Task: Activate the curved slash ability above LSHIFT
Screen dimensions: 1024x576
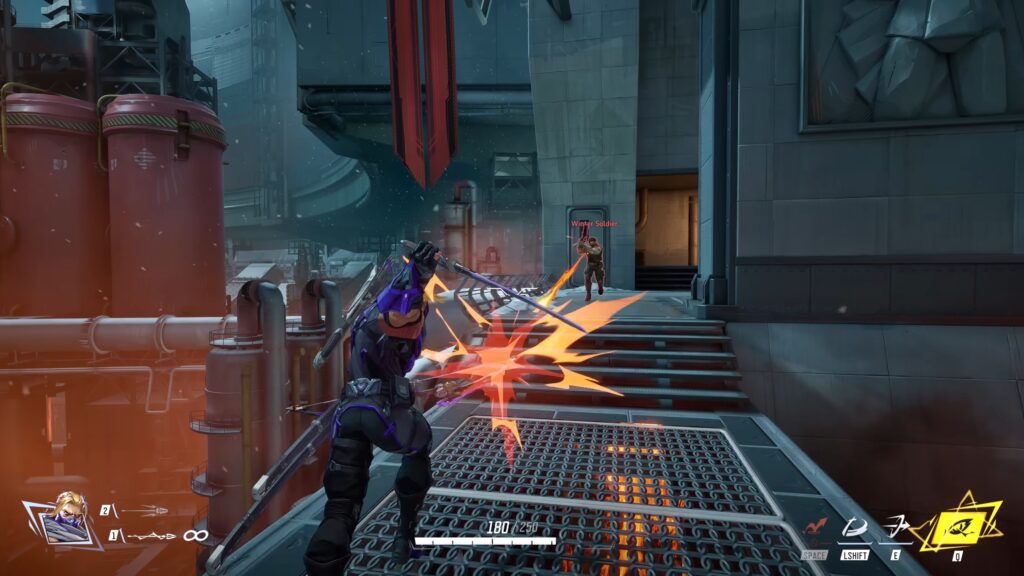Action: [x=854, y=527]
